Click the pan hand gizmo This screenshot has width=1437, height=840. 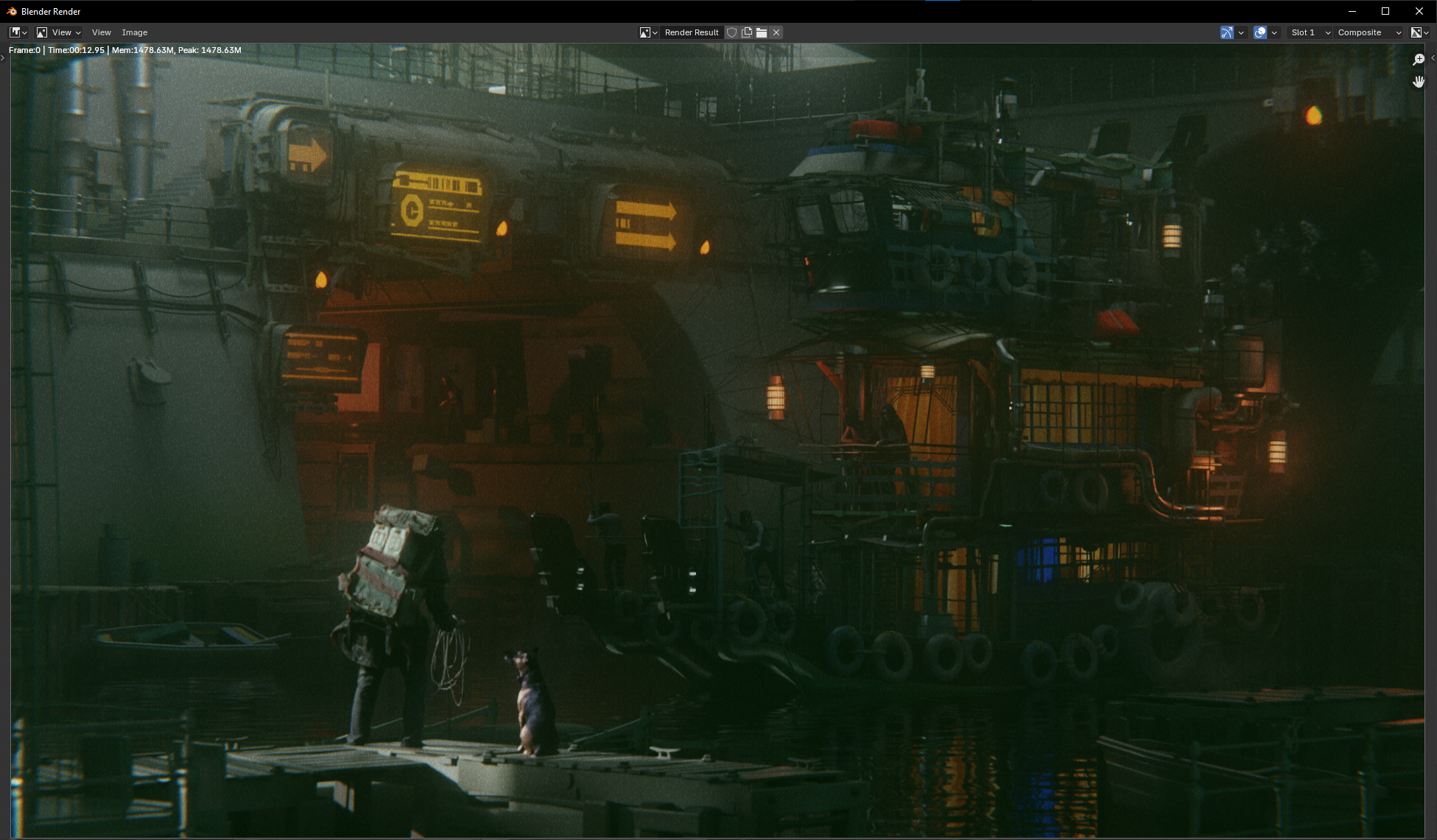1419,82
